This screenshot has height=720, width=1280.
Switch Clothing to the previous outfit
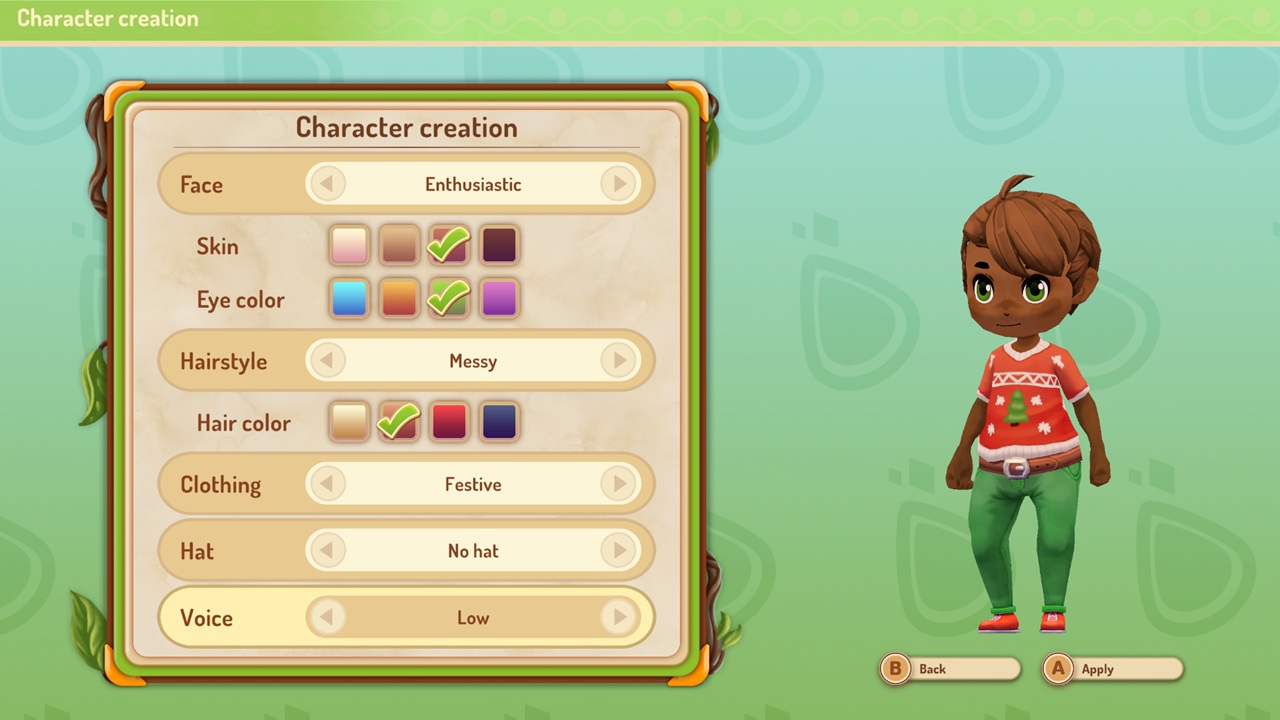click(328, 484)
